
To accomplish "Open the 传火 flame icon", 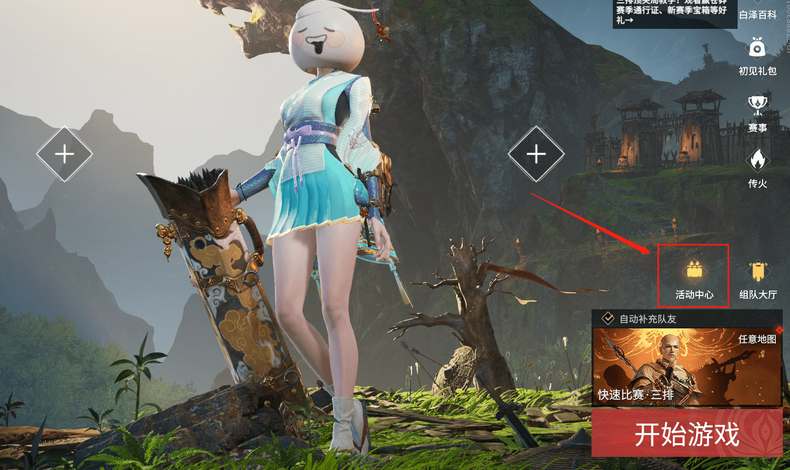I will coord(757,167).
